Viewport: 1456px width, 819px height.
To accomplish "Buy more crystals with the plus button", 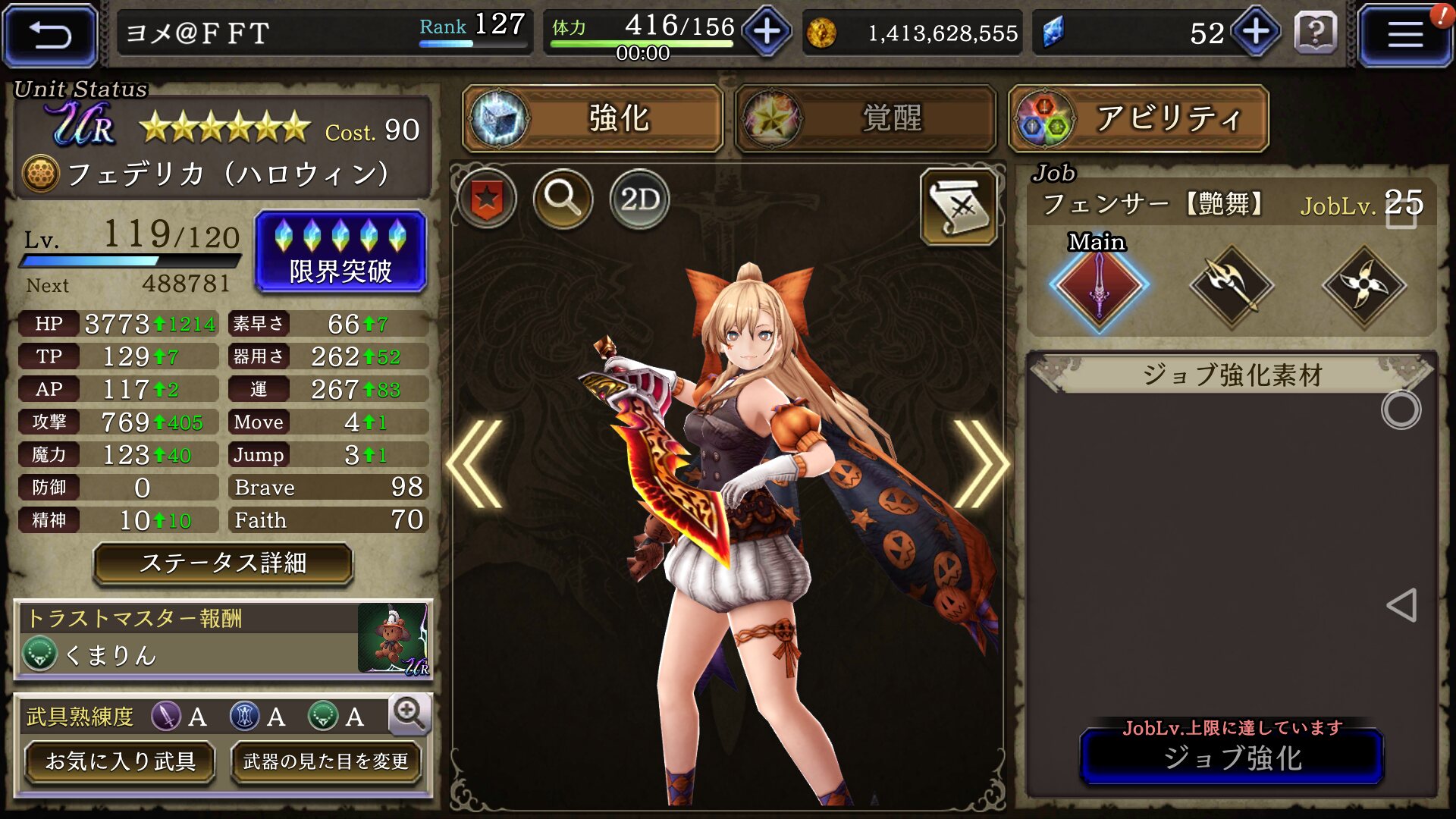I will click(1256, 33).
